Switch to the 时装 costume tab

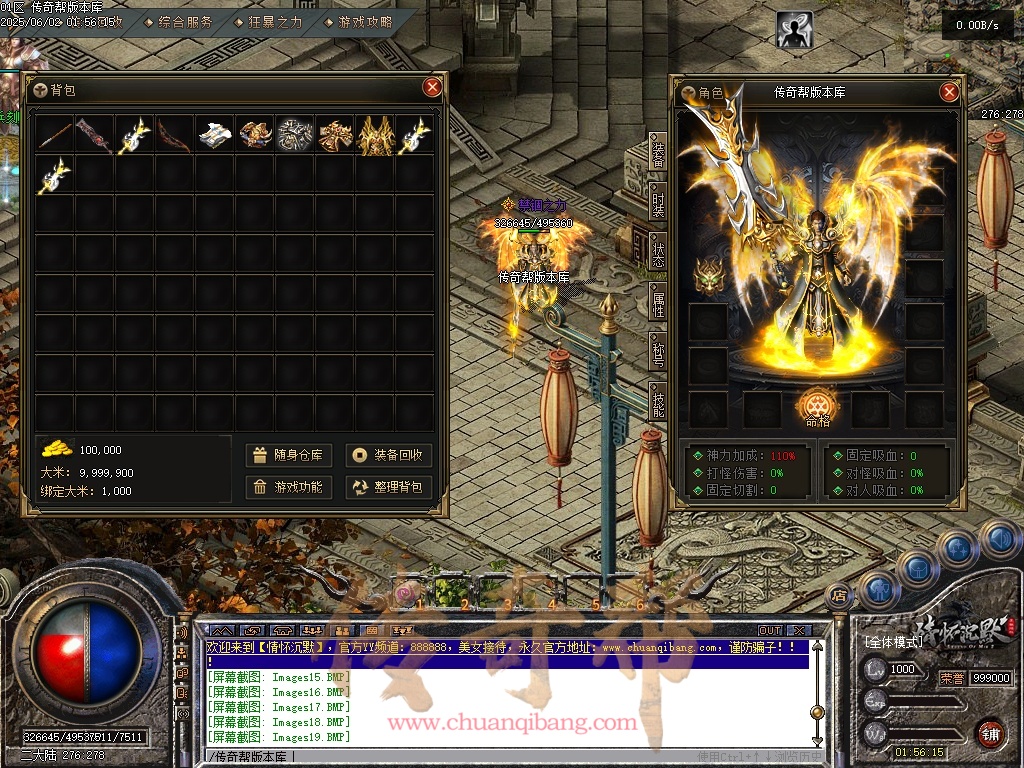658,203
